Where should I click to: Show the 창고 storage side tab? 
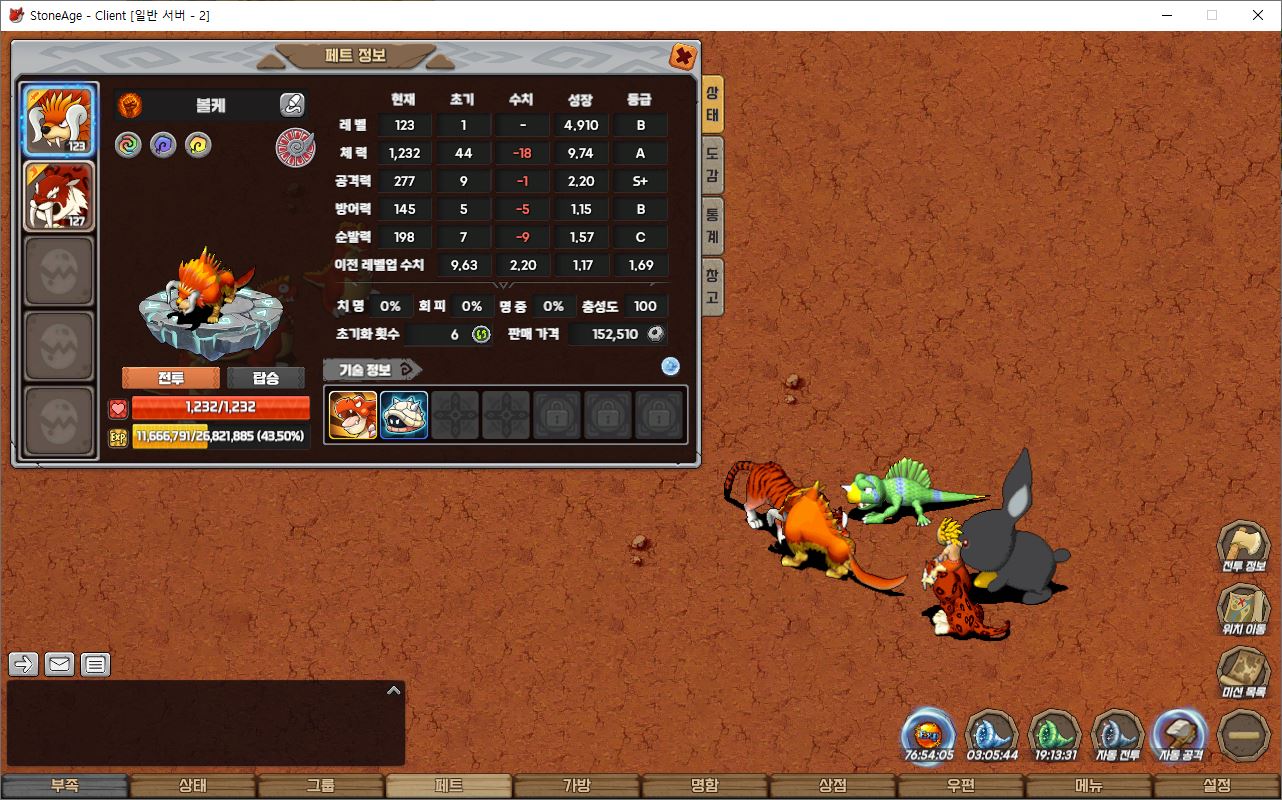point(712,286)
